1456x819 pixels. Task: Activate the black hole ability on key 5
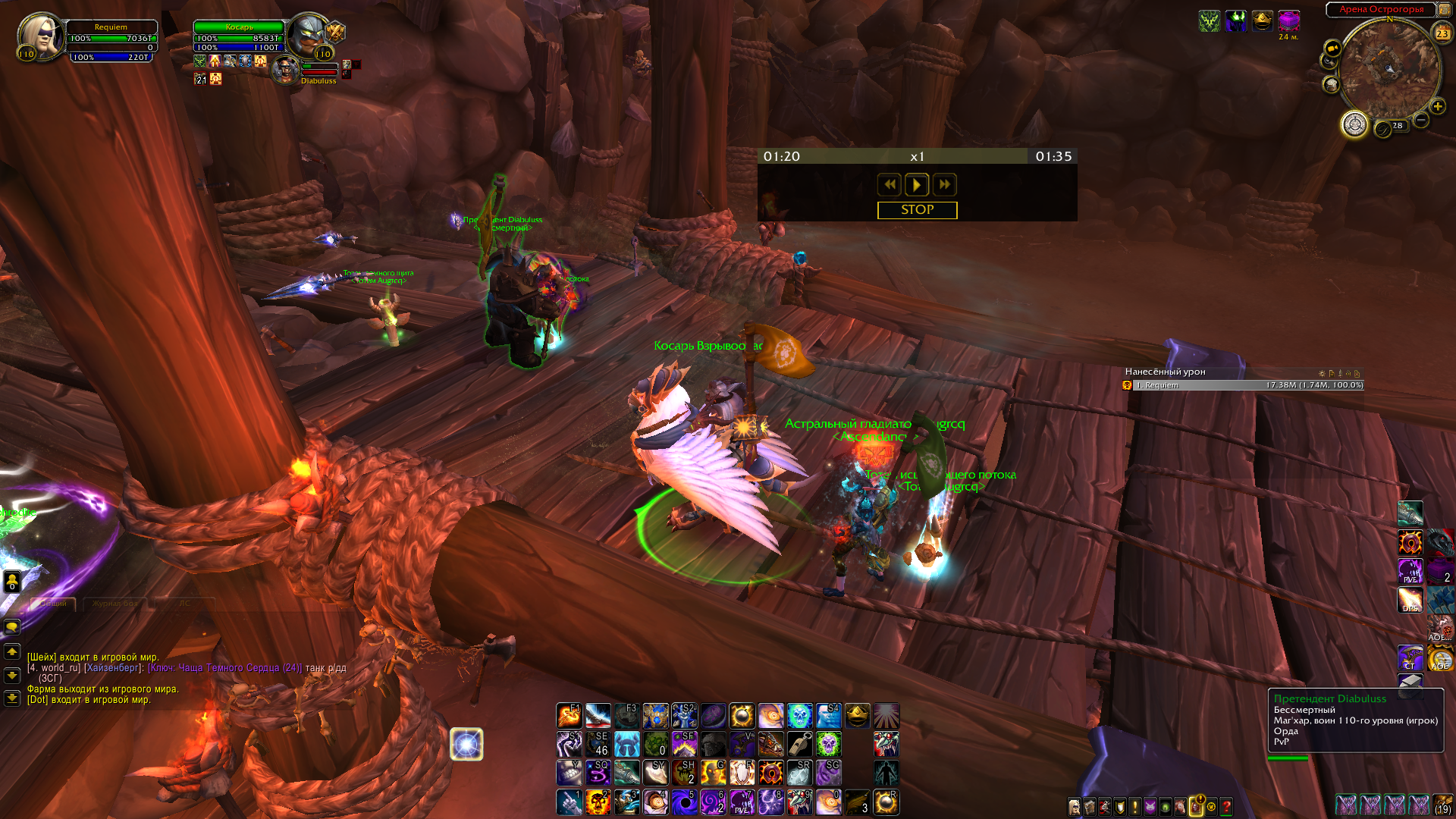click(684, 802)
